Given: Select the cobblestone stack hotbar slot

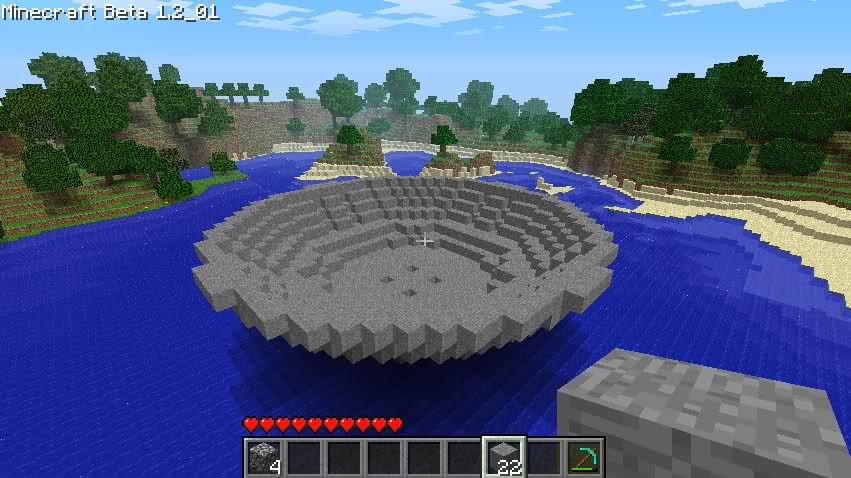Looking at the screenshot, I should [x=264, y=457].
